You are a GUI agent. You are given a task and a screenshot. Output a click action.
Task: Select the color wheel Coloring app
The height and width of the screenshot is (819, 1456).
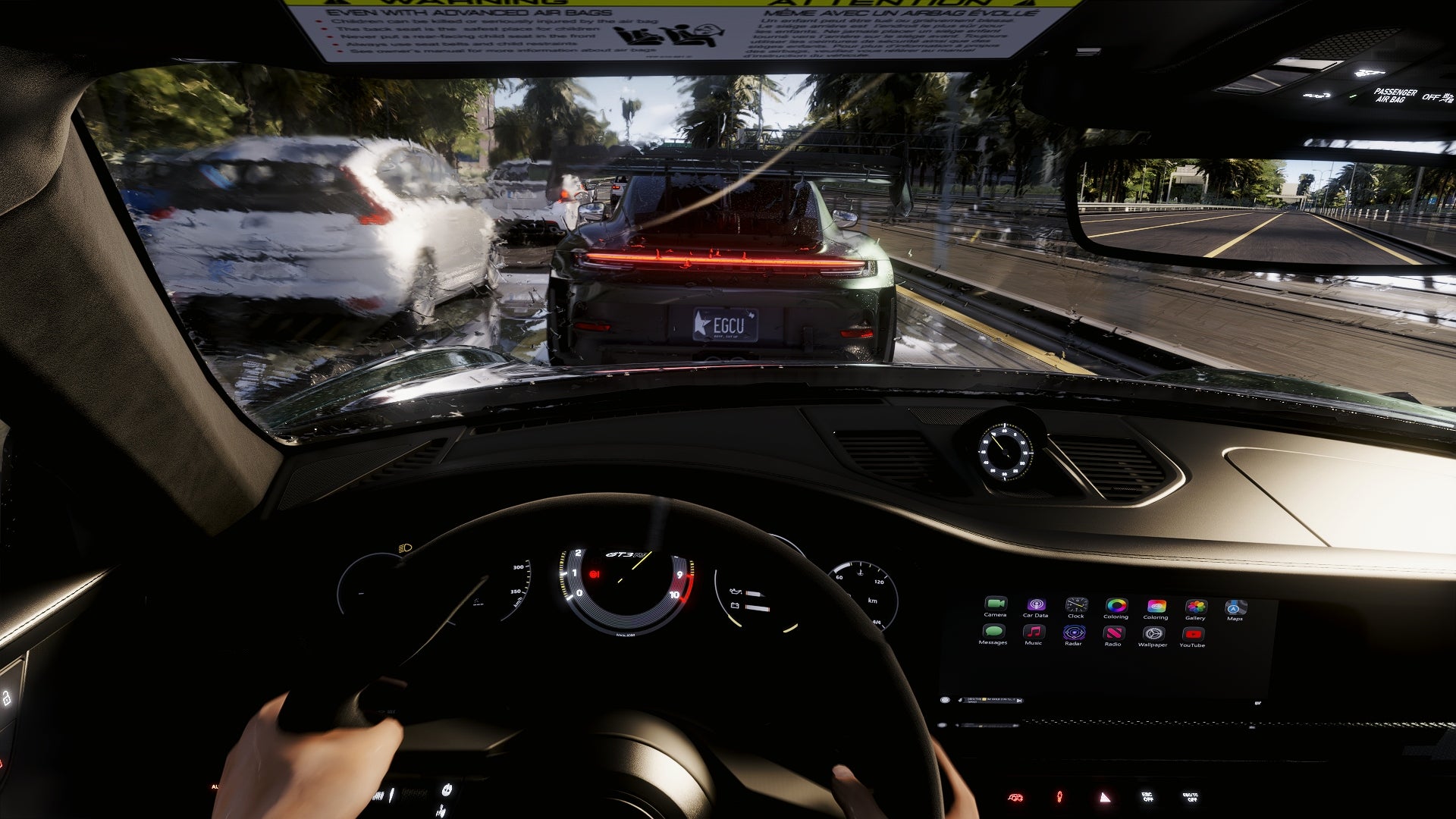(1116, 606)
